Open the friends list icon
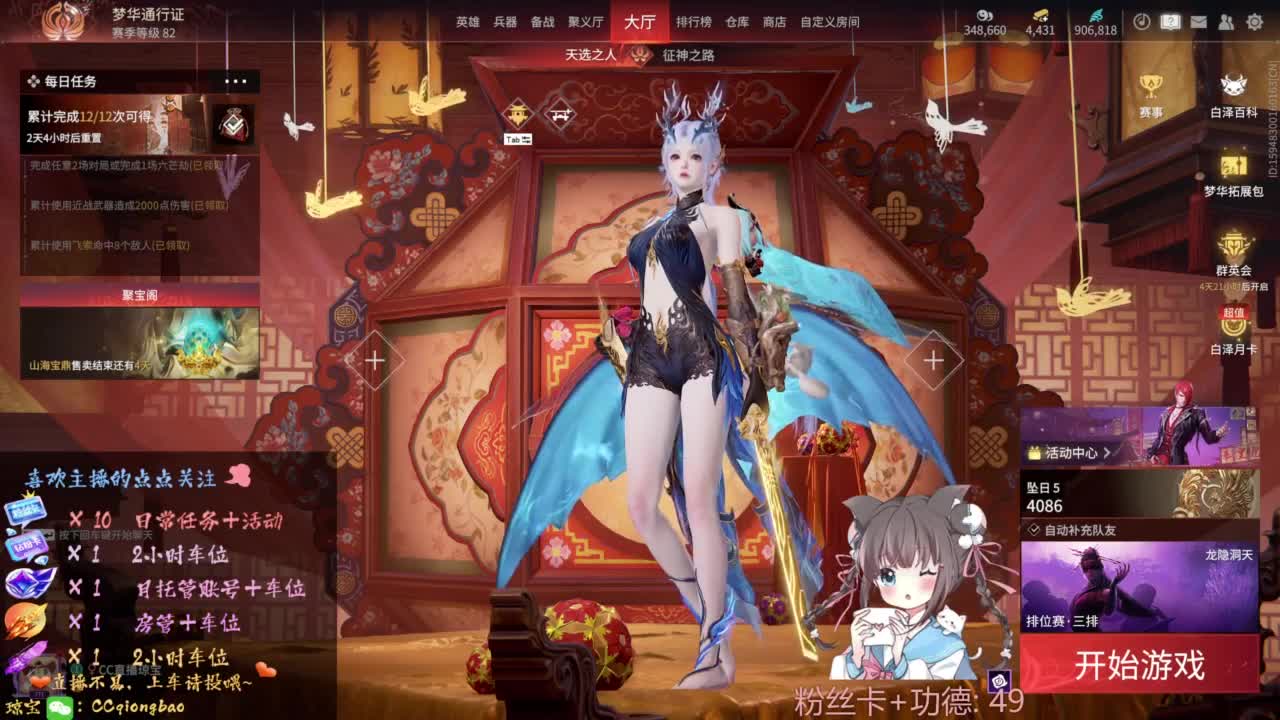The image size is (1280, 720). point(1225,21)
